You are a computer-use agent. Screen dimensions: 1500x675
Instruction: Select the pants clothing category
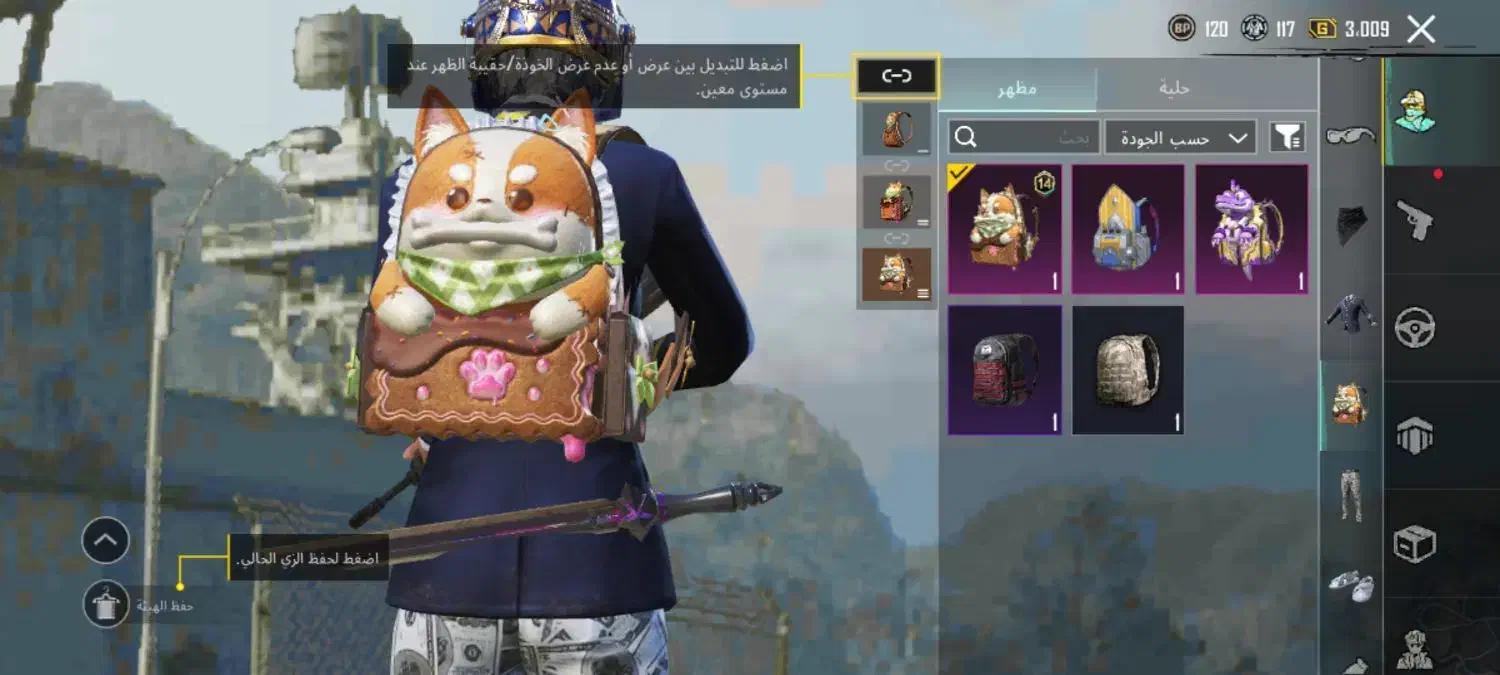point(1351,494)
